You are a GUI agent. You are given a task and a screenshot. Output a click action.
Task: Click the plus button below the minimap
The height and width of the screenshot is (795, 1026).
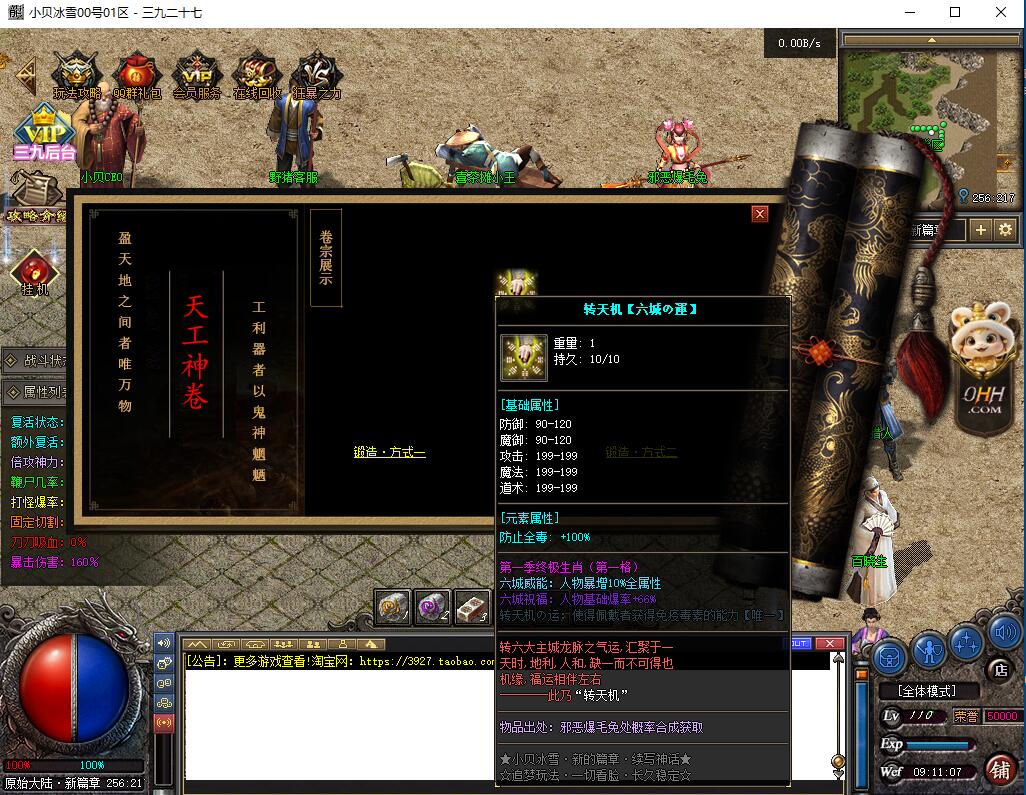(x=981, y=230)
